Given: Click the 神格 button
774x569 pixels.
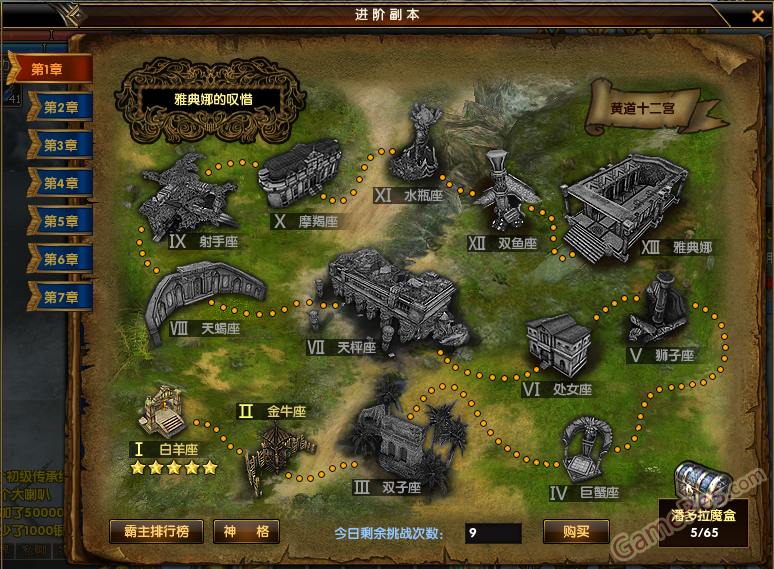Looking at the screenshot, I should (x=246, y=532).
